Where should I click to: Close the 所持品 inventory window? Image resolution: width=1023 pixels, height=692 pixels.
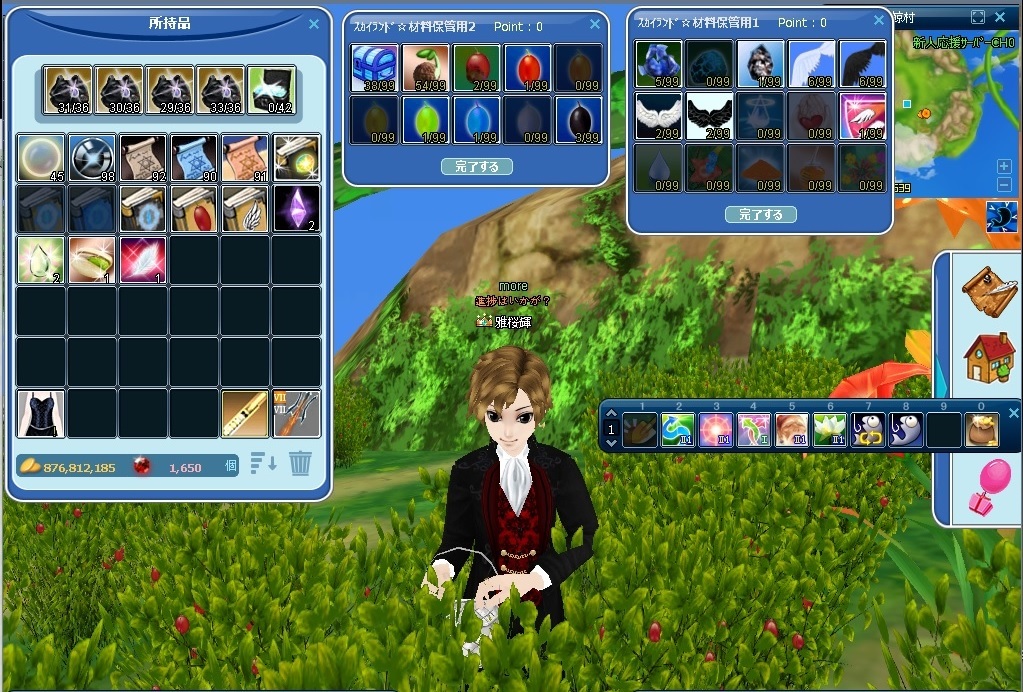(x=314, y=24)
